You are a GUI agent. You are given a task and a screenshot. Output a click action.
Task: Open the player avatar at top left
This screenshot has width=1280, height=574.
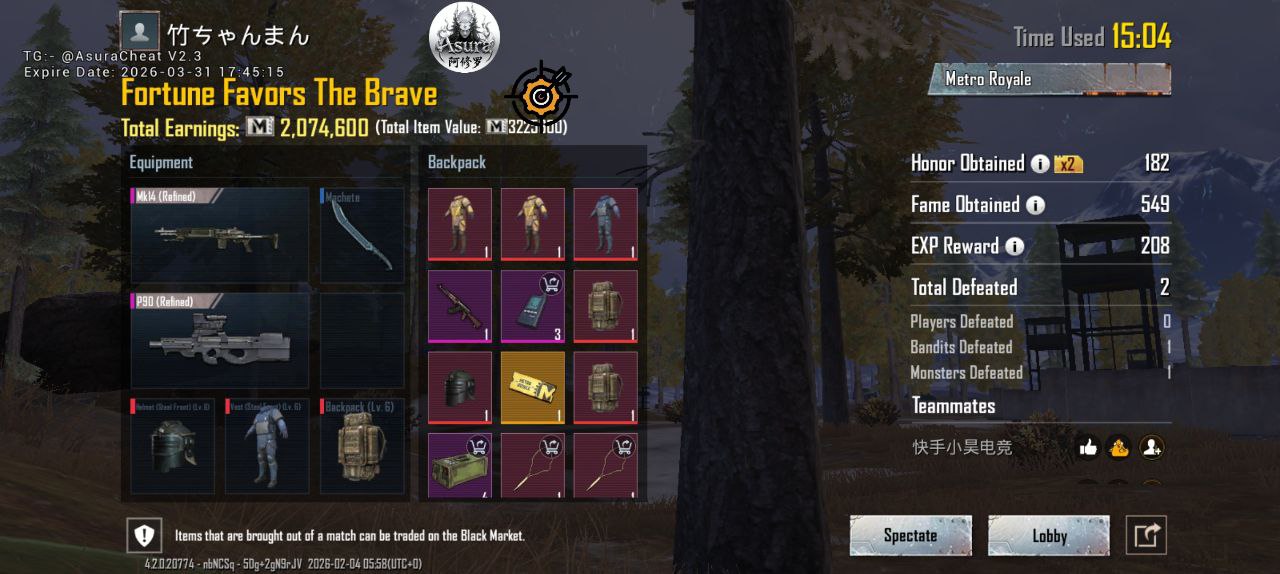point(139,30)
